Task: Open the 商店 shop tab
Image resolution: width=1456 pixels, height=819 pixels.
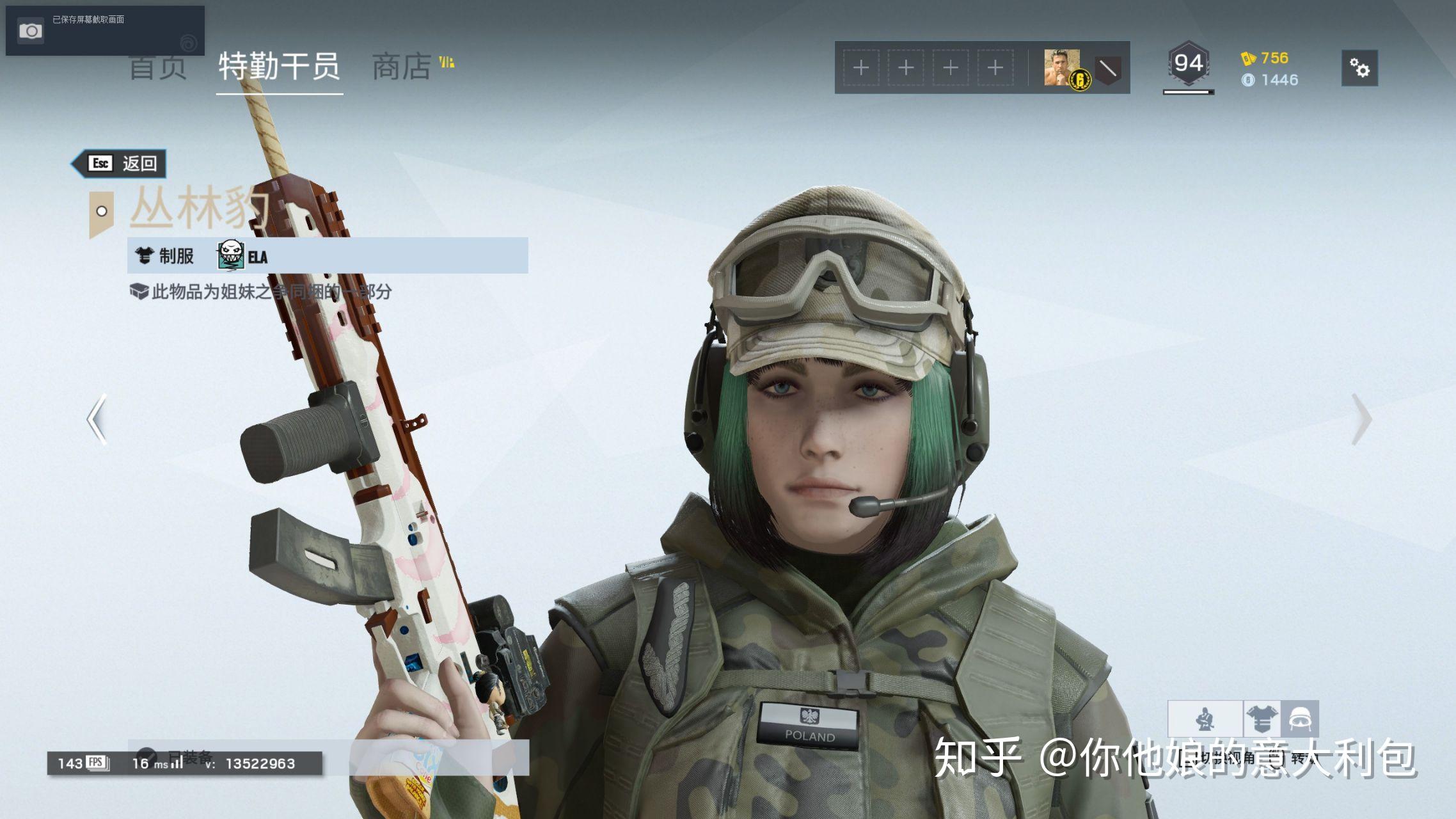Action: click(x=402, y=67)
